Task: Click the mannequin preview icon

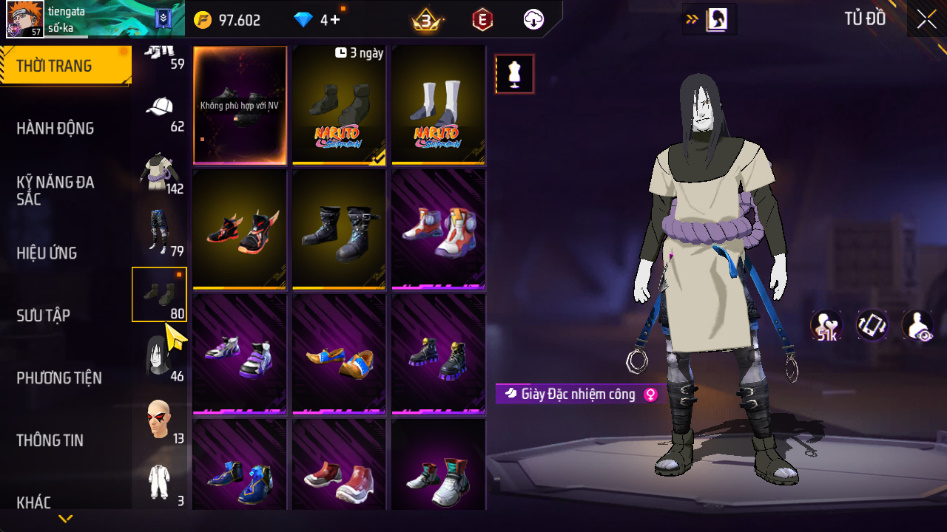Action: 514,74
